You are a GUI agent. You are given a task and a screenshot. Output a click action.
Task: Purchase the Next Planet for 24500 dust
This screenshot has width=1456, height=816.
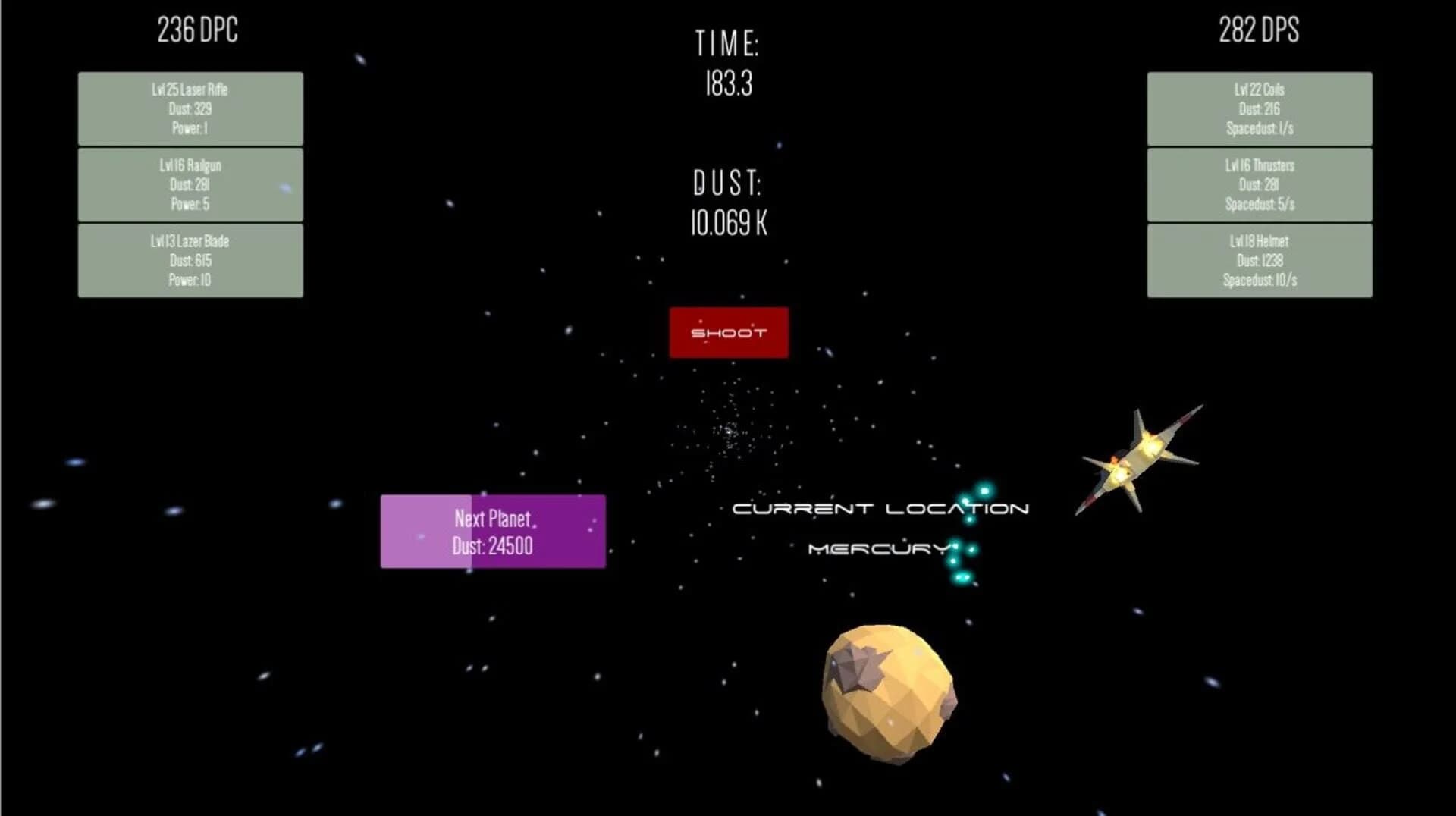pos(493,532)
